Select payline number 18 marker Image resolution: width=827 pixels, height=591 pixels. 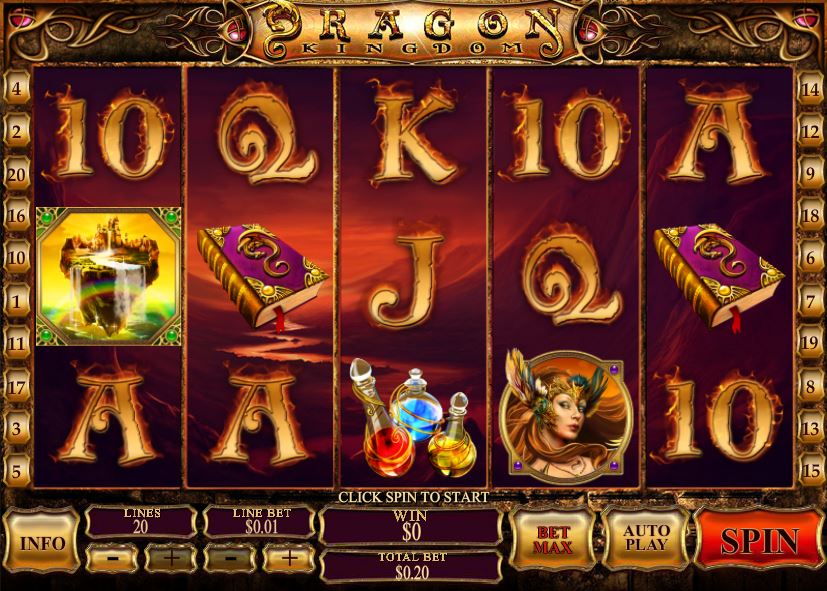(810, 215)
